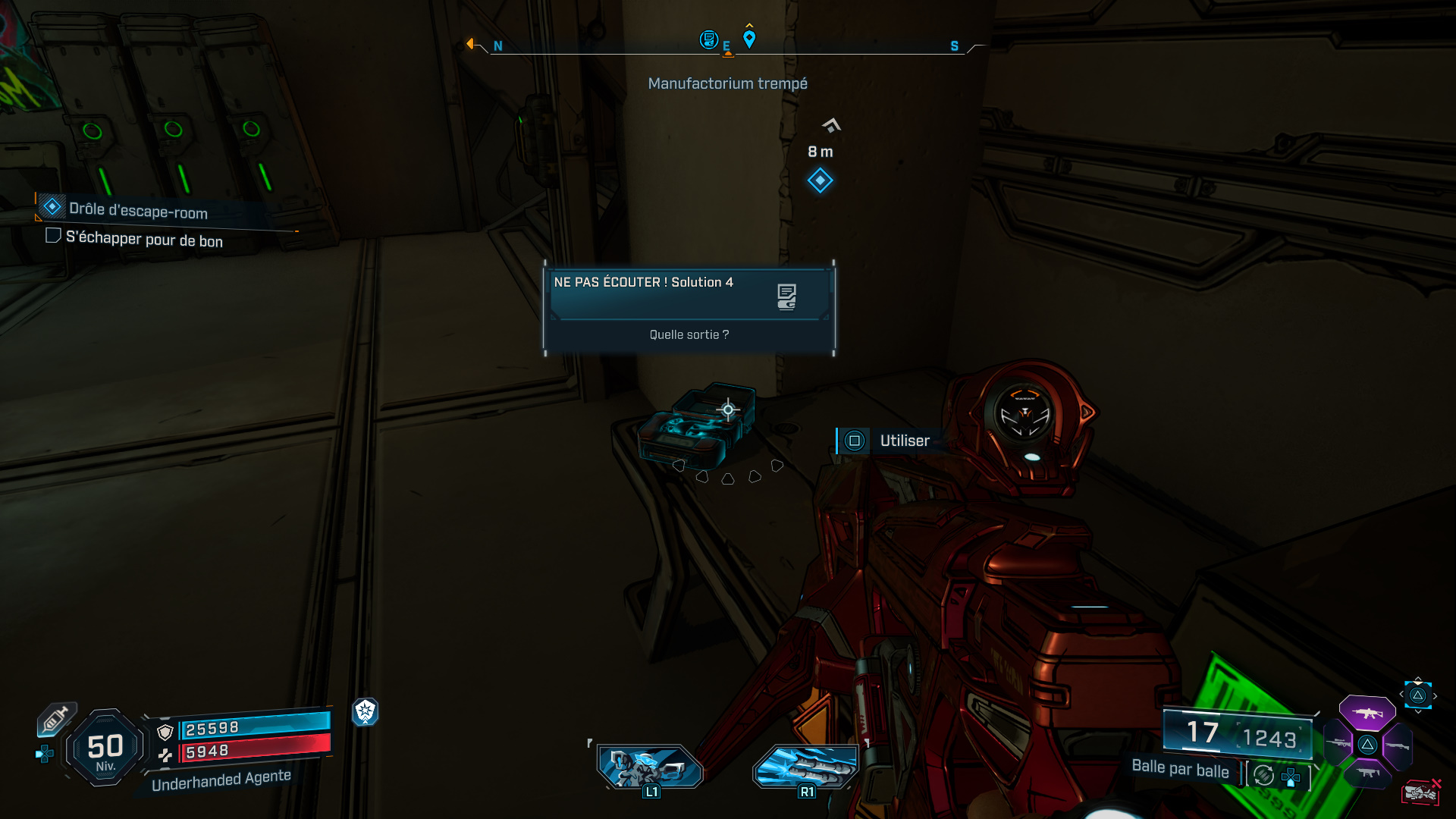Click the grenade icon above the L1 prompt
This screenshot has width=1456, height=819.
click(651, 767)
